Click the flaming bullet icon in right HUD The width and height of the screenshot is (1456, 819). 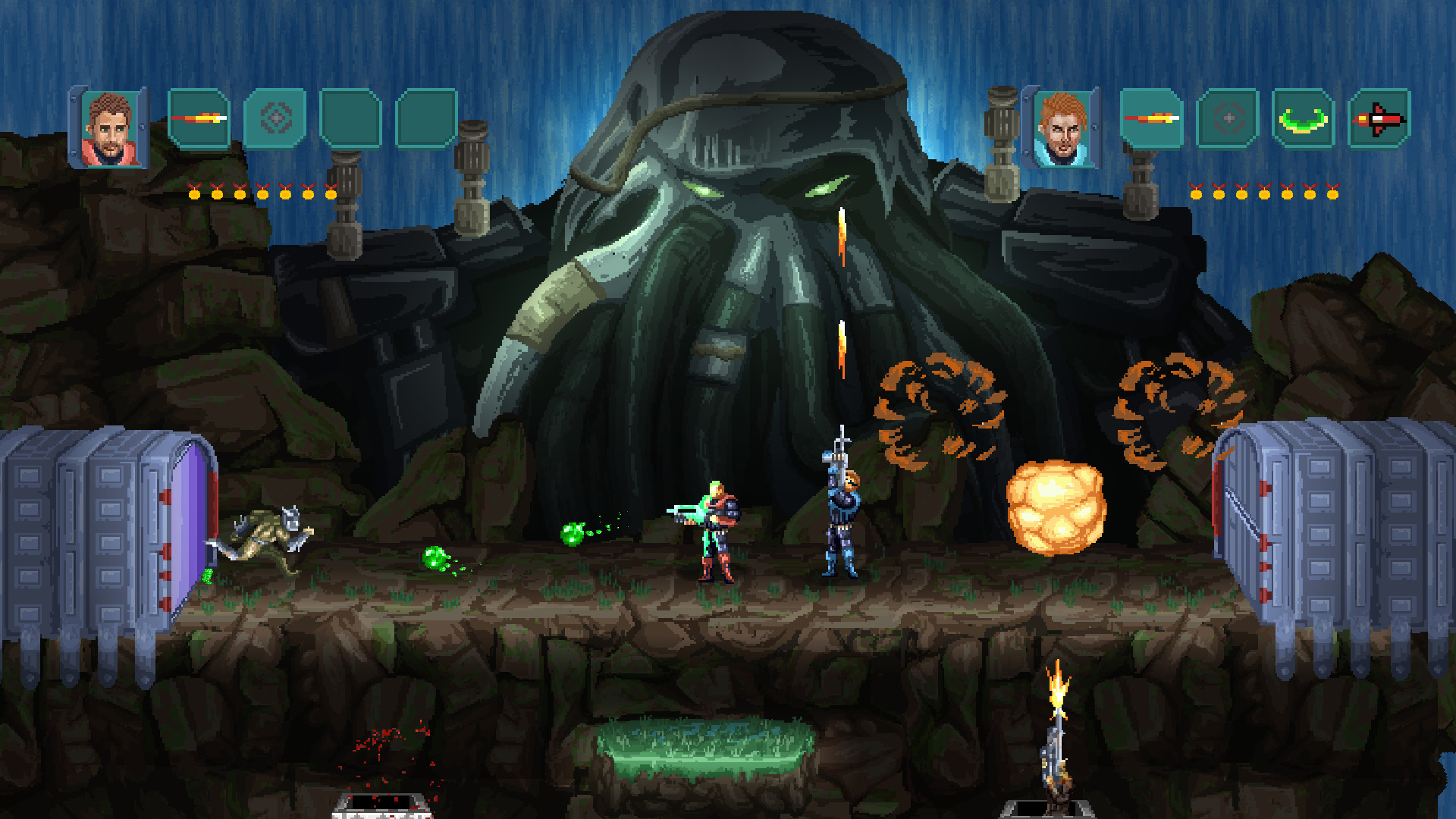(x=1150, y=118)
